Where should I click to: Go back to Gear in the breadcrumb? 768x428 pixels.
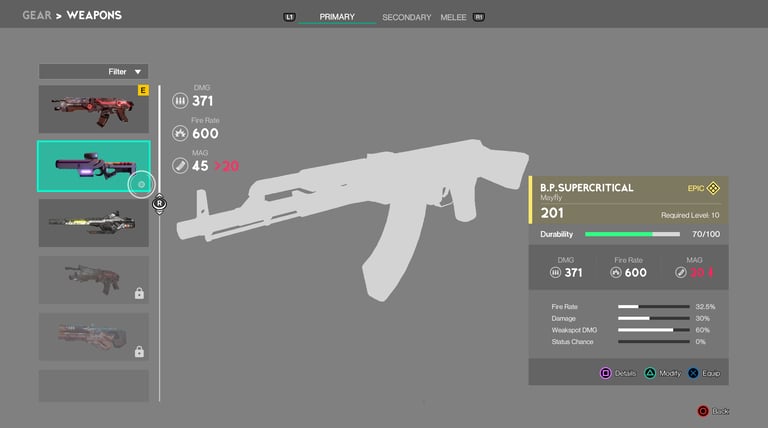(37, 16)
